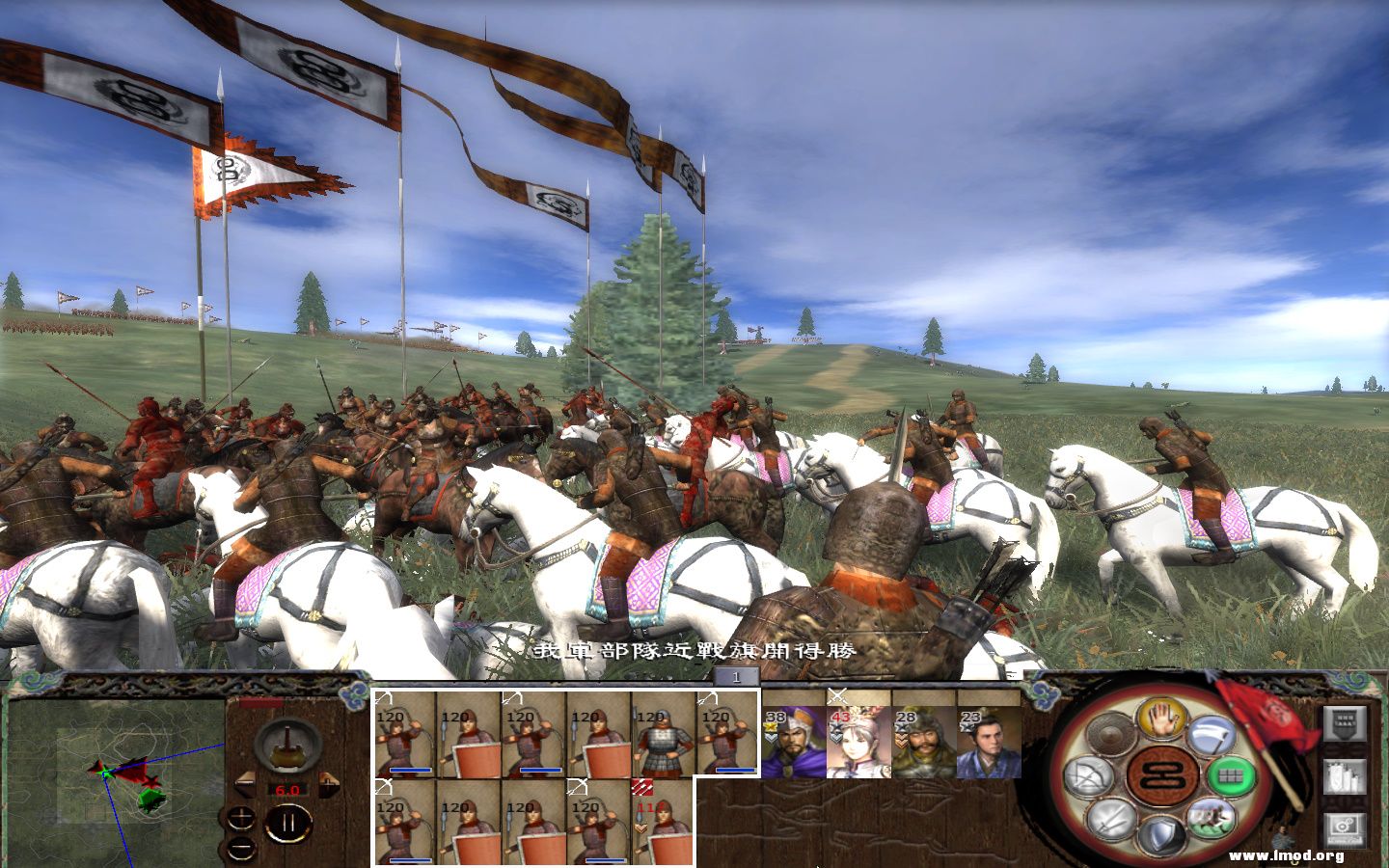1389x868 pixels.
Task: Click the crossed swords melee icon
Action: [1111, 818]
